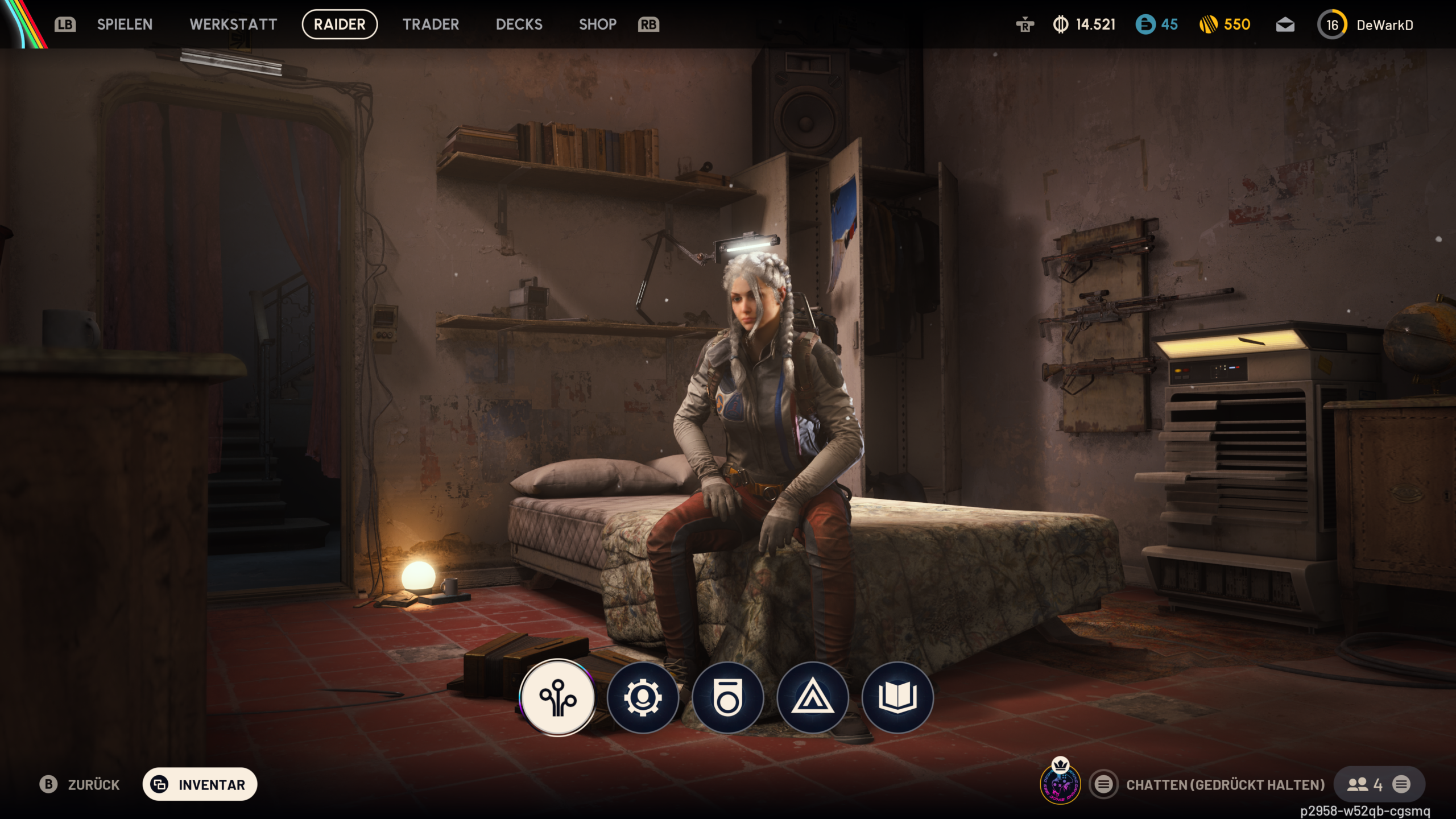
Task: Switch to the Spielen tab
Action: pyautogui.click(x=125, y=24)
